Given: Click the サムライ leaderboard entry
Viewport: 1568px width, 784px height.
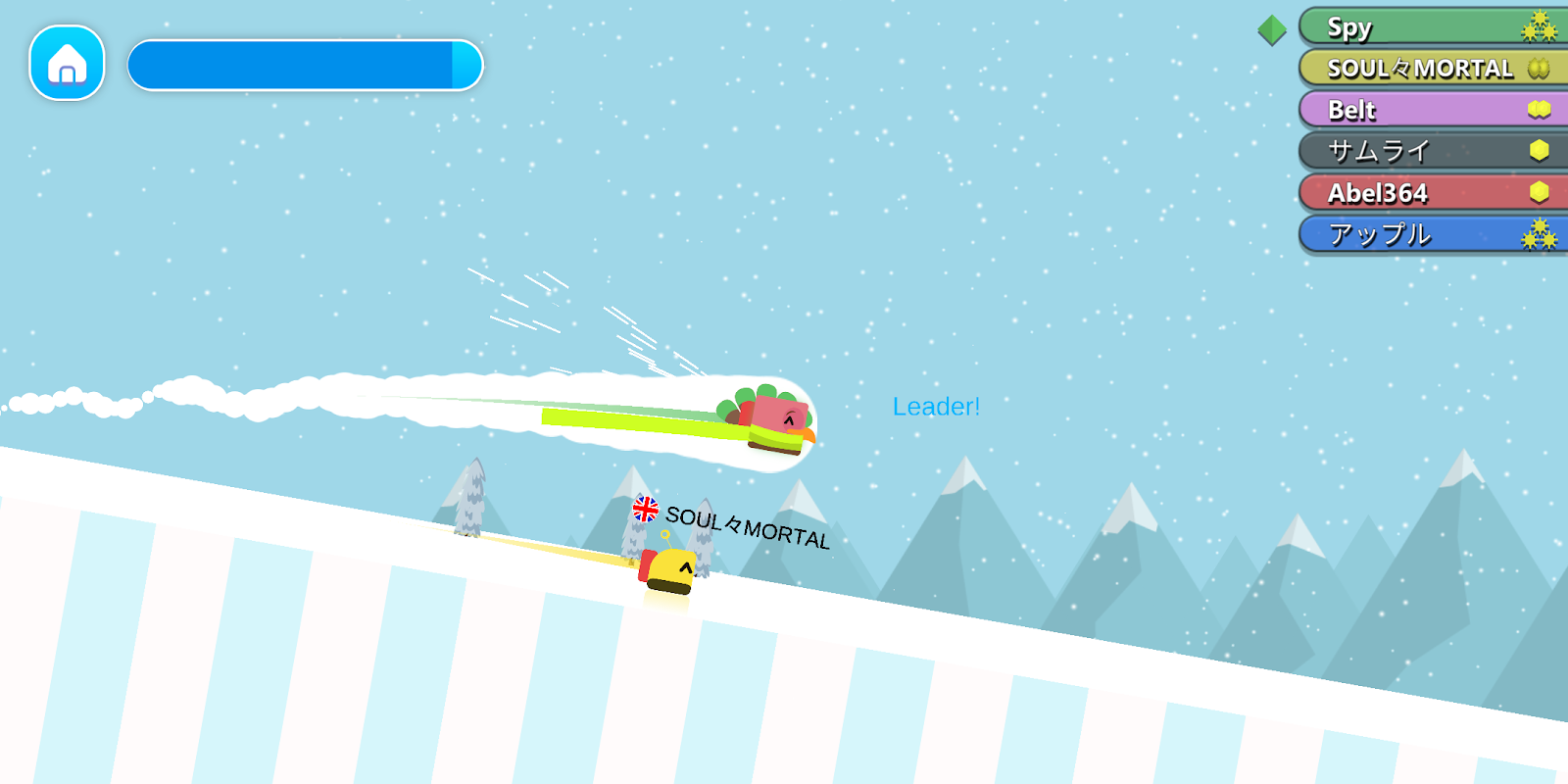Looking at the screenshot, I should (1433, 150).
